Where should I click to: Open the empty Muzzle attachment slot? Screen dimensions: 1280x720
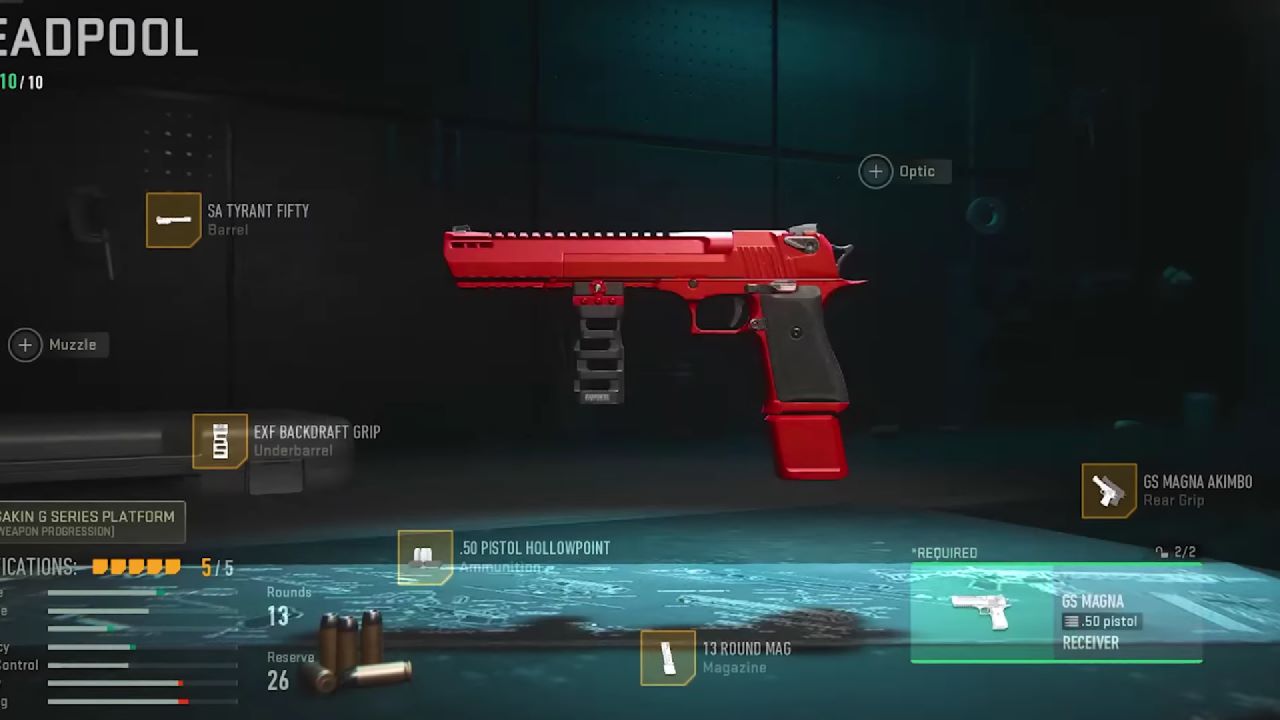[24, 345]
